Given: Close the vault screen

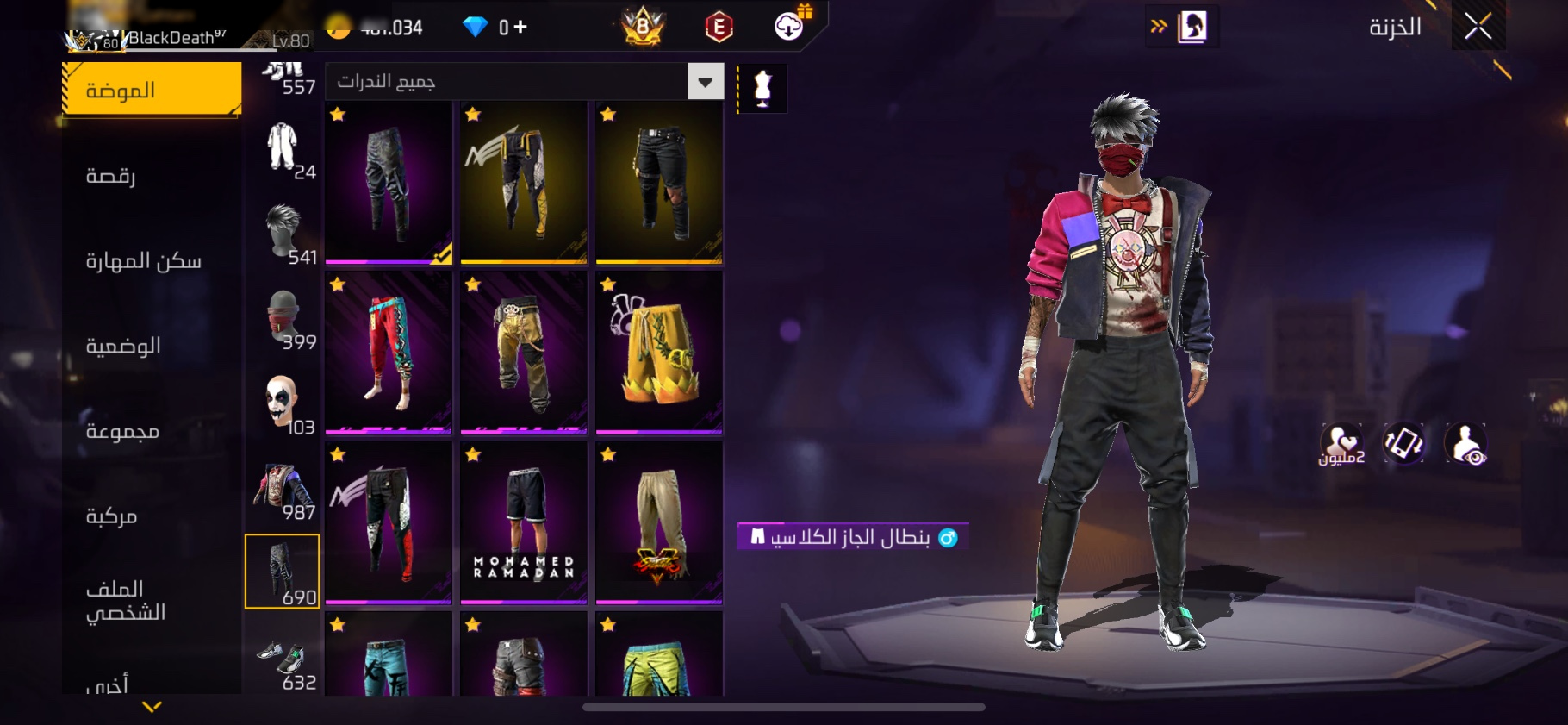Looking at the screenshot, I should point(1478,27).
